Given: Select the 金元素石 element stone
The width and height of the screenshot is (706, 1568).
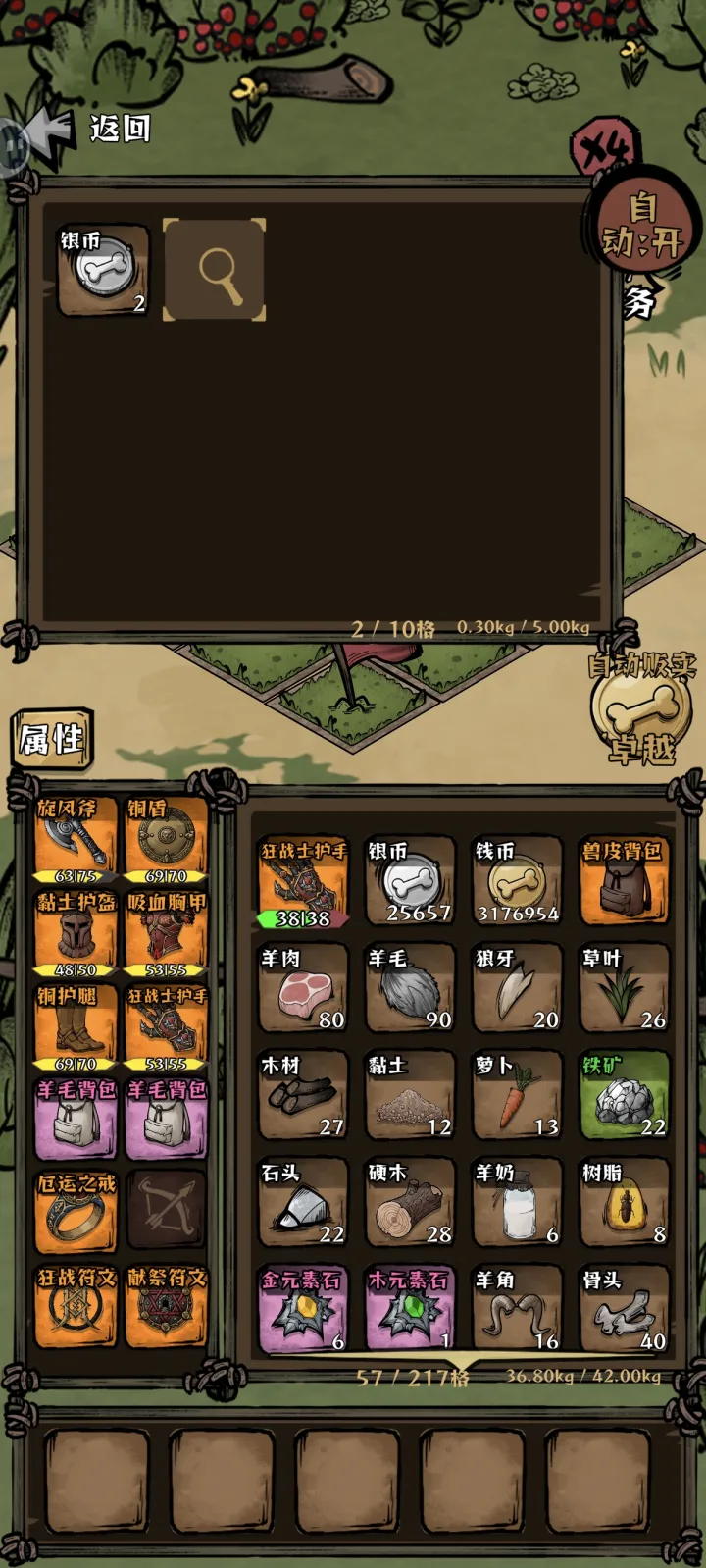Looking at the screenshot, I should tap(303, 1310).
